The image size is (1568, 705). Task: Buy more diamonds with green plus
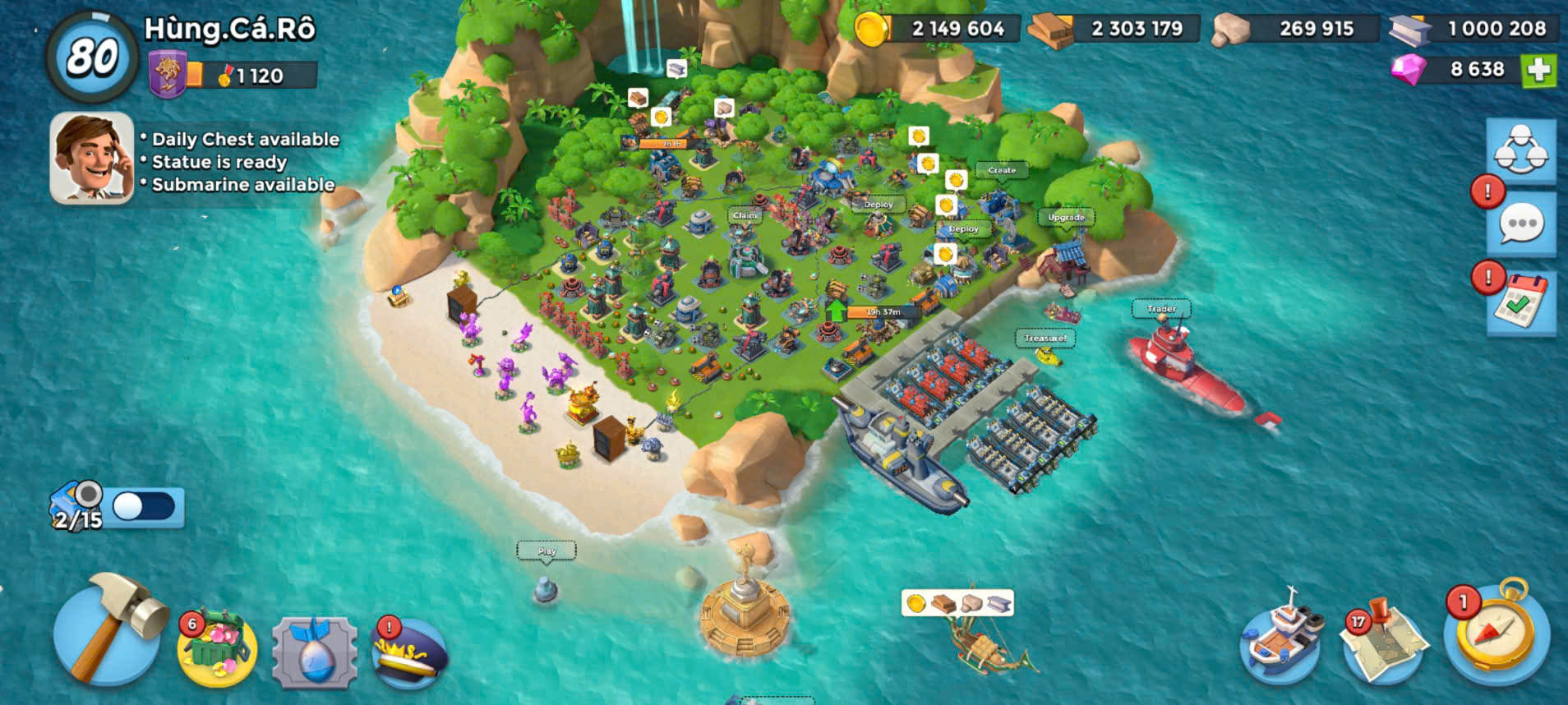tap(1538, 71)
